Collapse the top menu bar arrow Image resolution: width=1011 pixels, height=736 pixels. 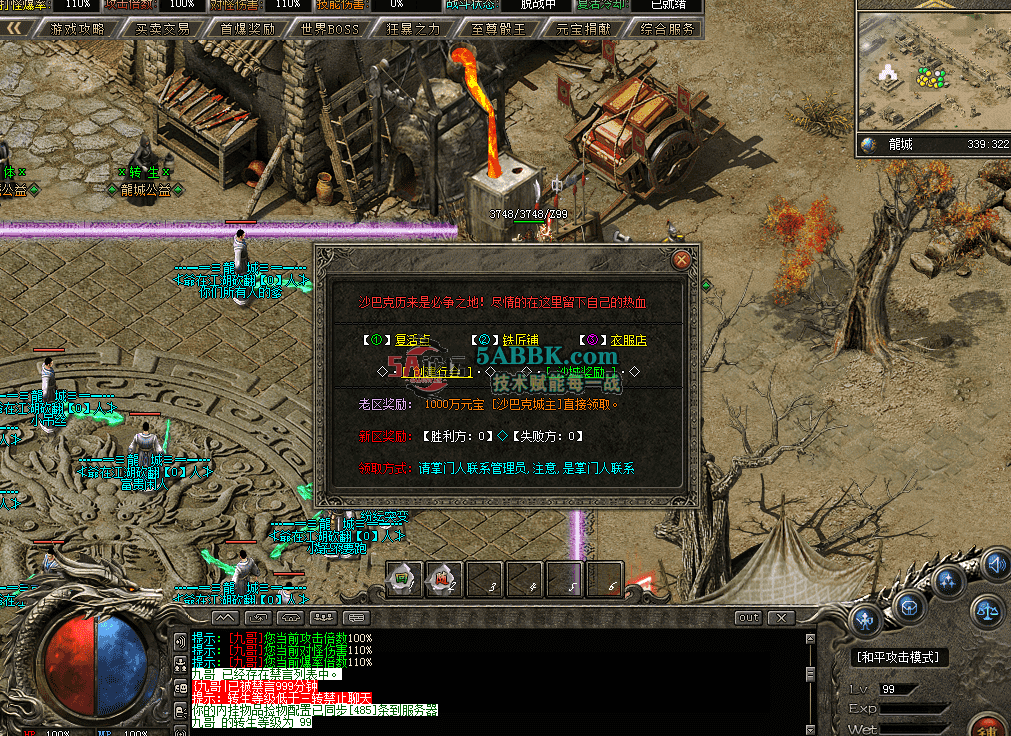click(15, 28)
